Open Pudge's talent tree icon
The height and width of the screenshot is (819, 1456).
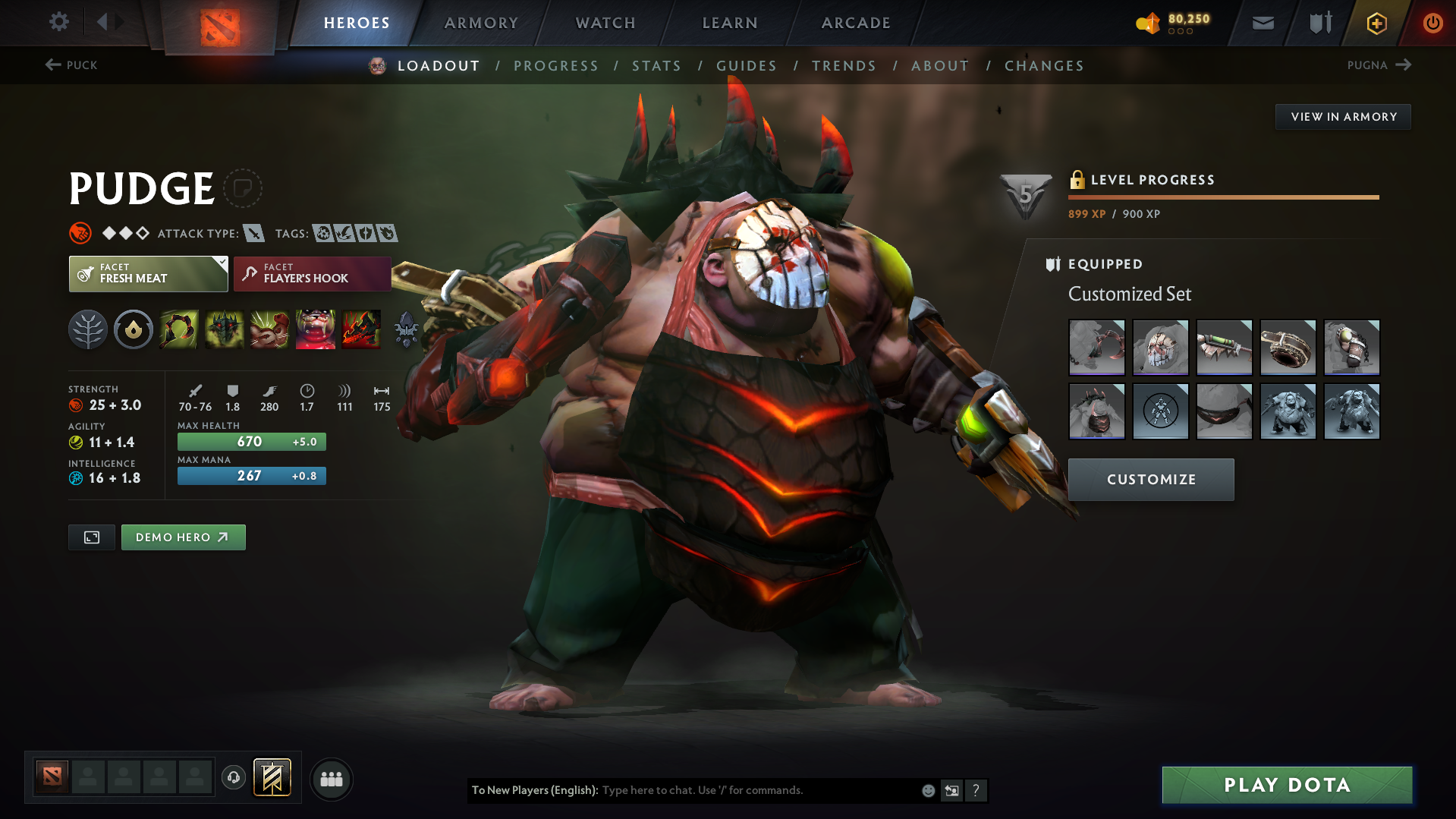tap(87, 329)
